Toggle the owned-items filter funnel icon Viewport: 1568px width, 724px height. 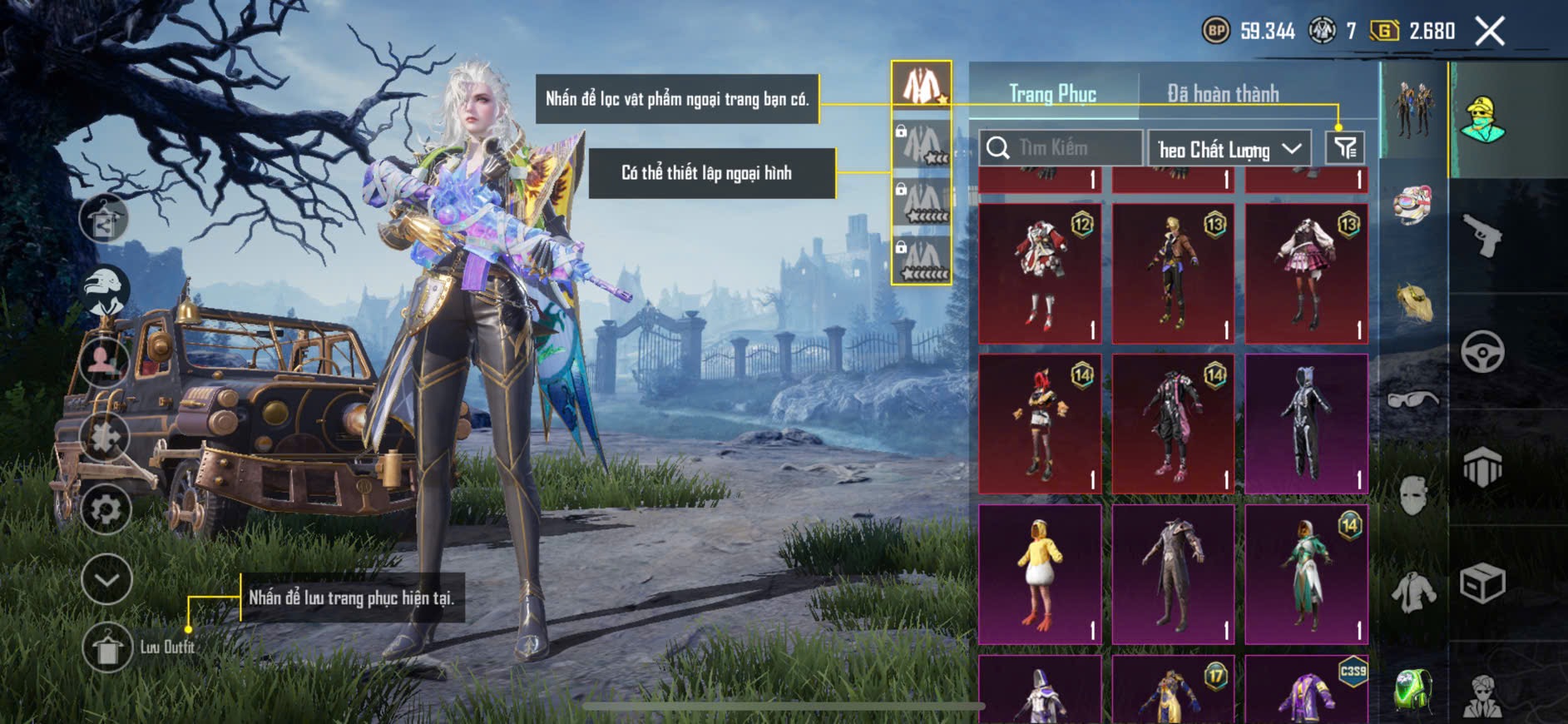tap(1345, 149)
